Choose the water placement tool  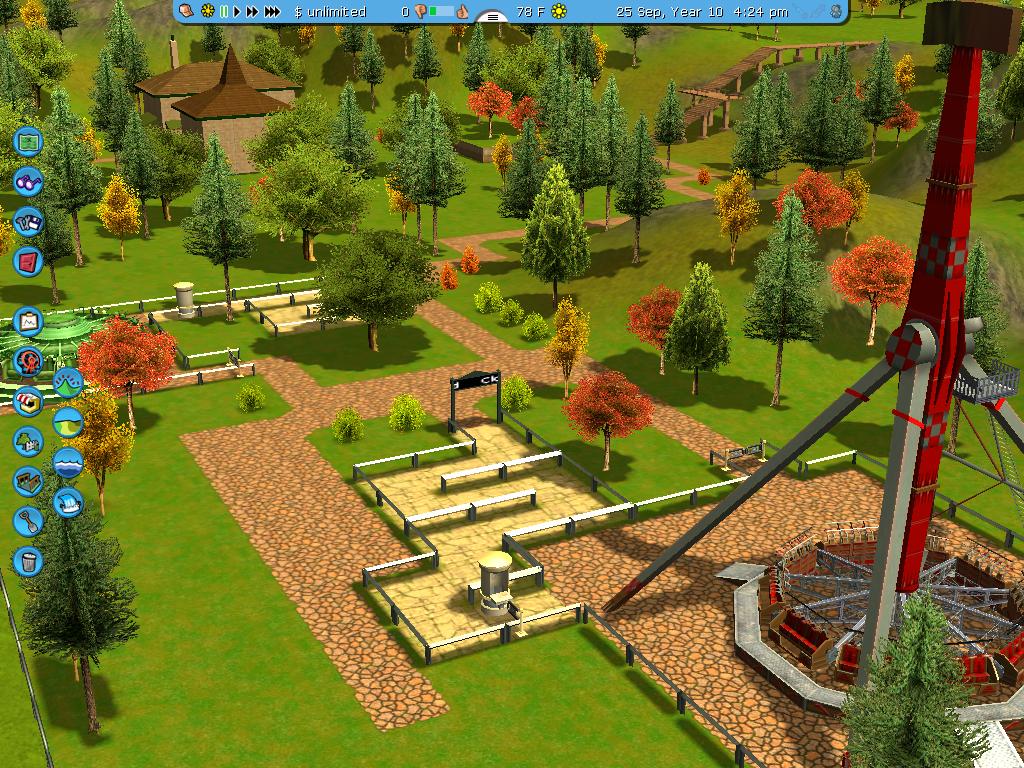[x=67, y=462]
